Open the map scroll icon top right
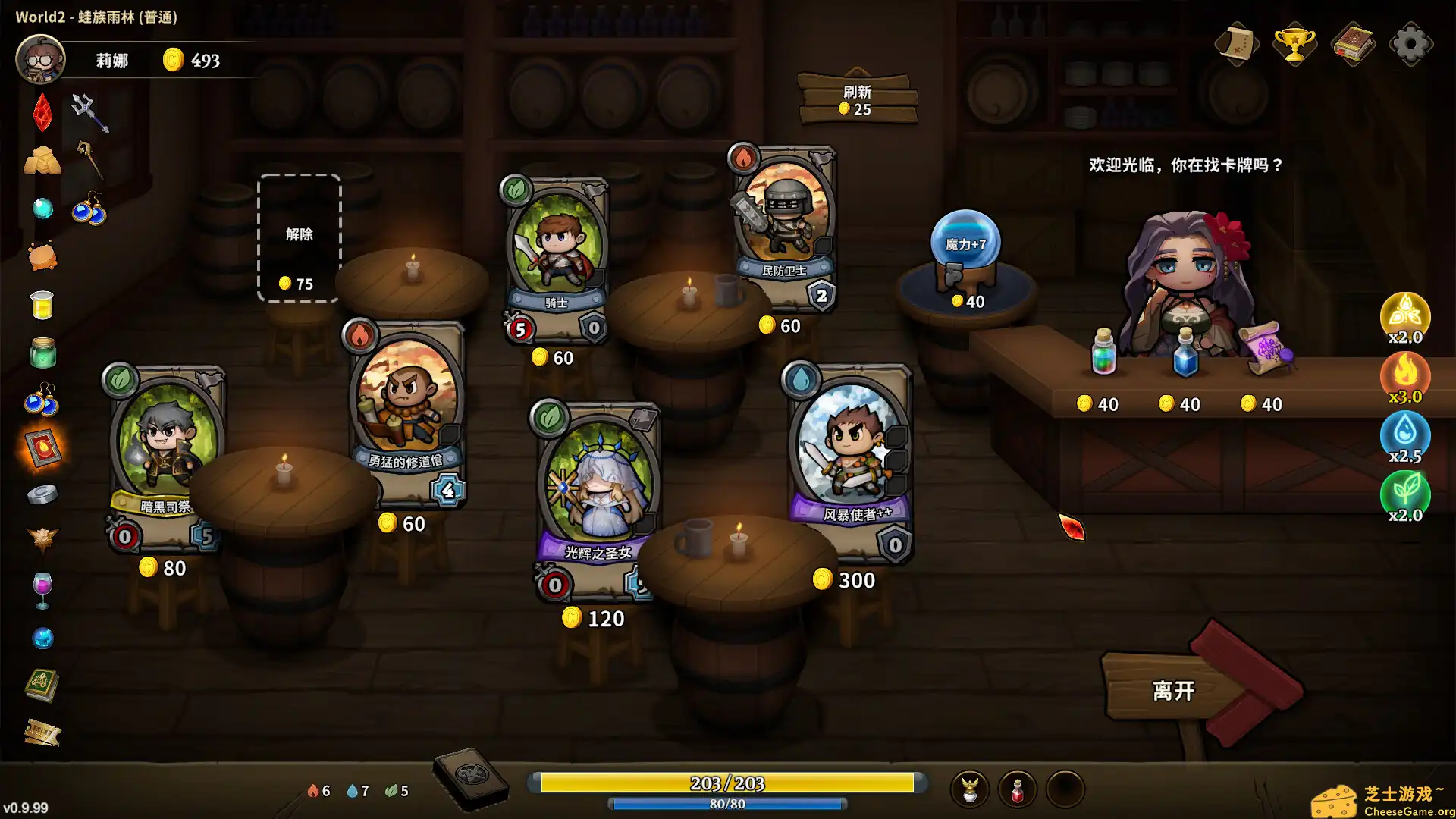Screen dimensions: 1456x819 point(1236,43)
